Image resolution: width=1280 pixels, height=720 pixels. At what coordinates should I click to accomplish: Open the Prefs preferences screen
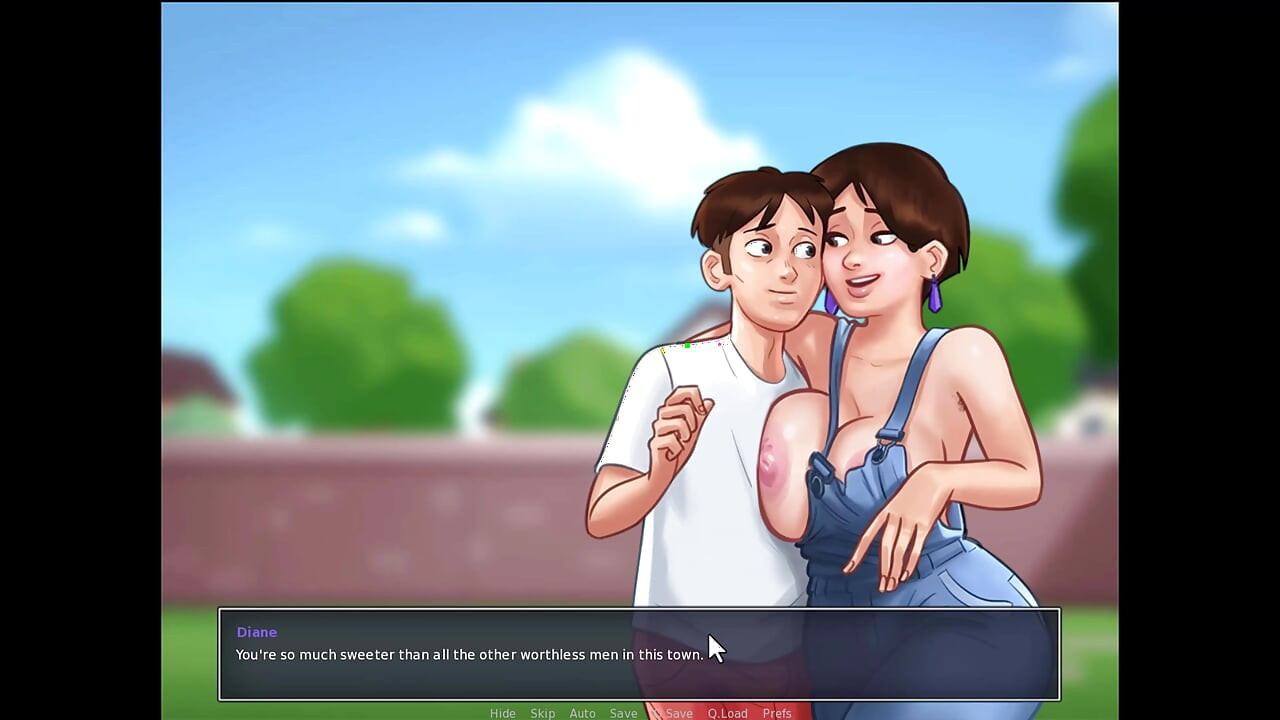777,713
